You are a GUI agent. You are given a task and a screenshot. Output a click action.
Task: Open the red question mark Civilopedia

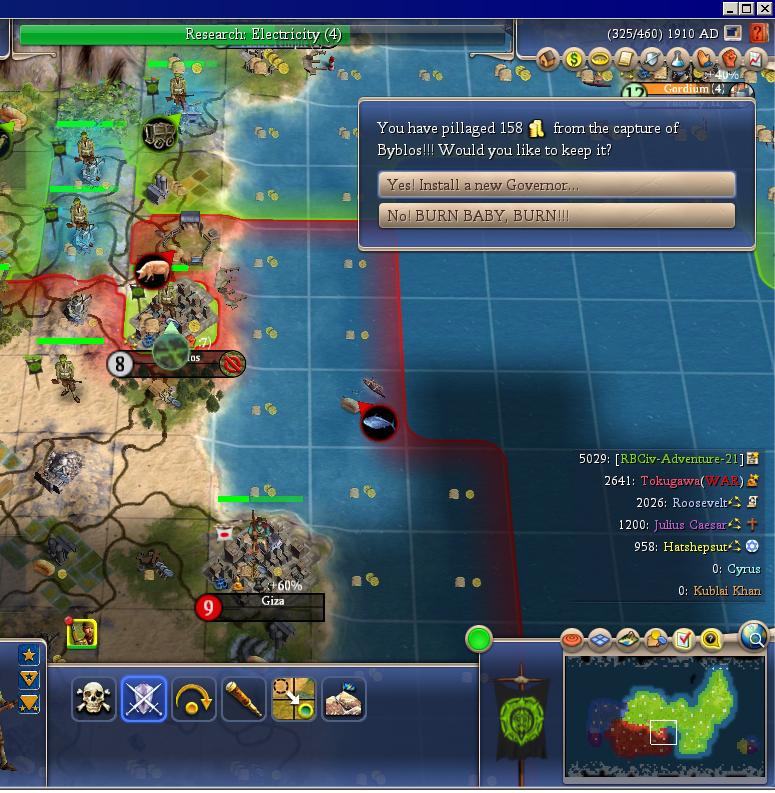coord(758,33)
